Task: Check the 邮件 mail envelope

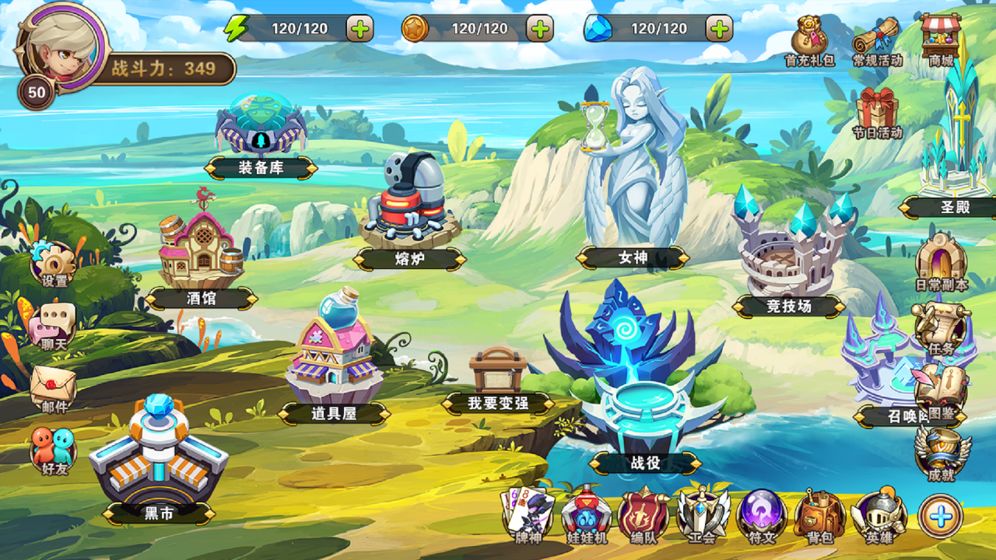Action: [x=53, y=385]
